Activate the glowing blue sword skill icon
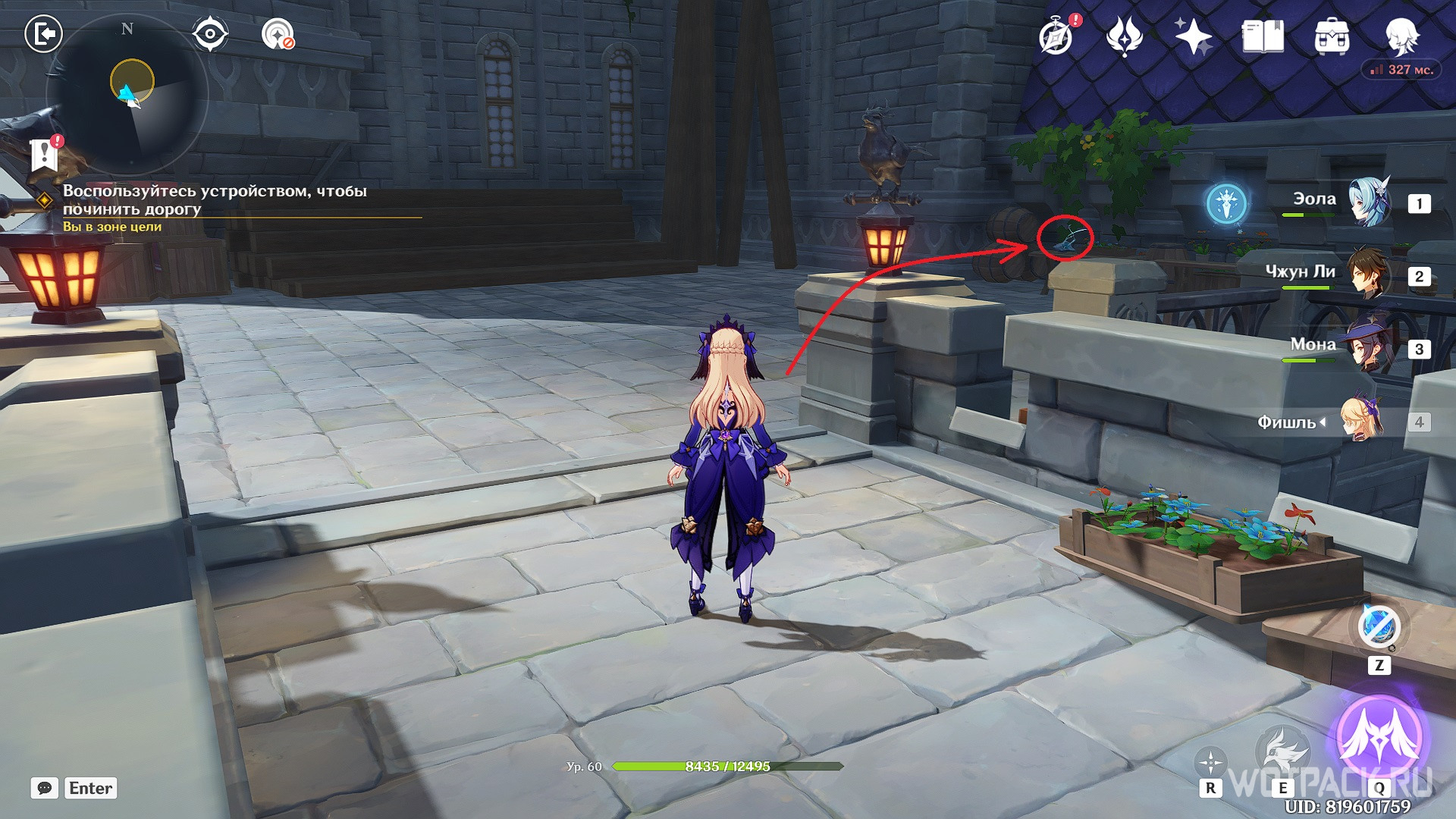Image resolution: width=1456 pixels, height=819 pixels. click(1226, 203)
